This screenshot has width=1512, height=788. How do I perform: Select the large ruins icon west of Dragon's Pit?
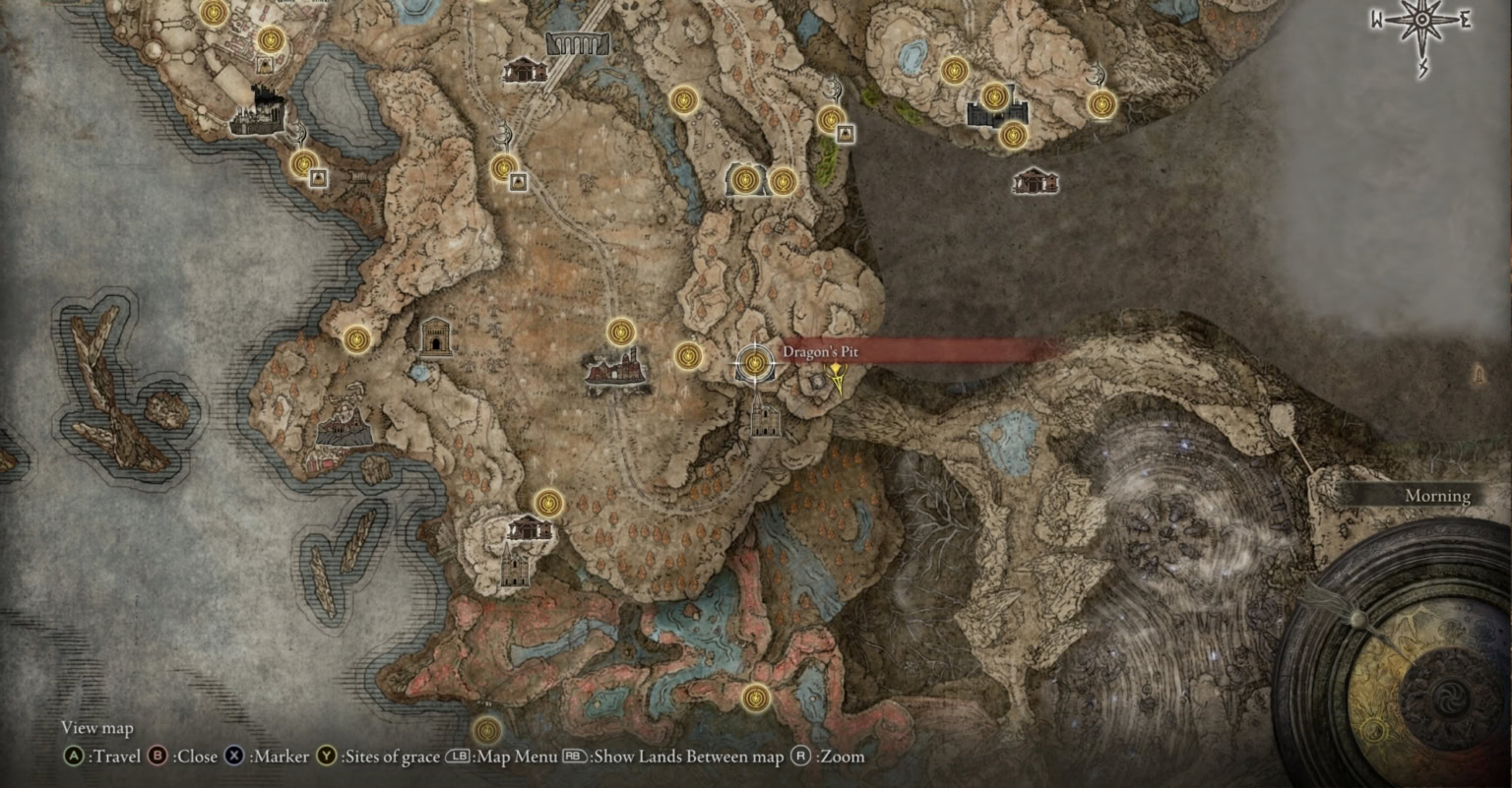tap(615, 372)
